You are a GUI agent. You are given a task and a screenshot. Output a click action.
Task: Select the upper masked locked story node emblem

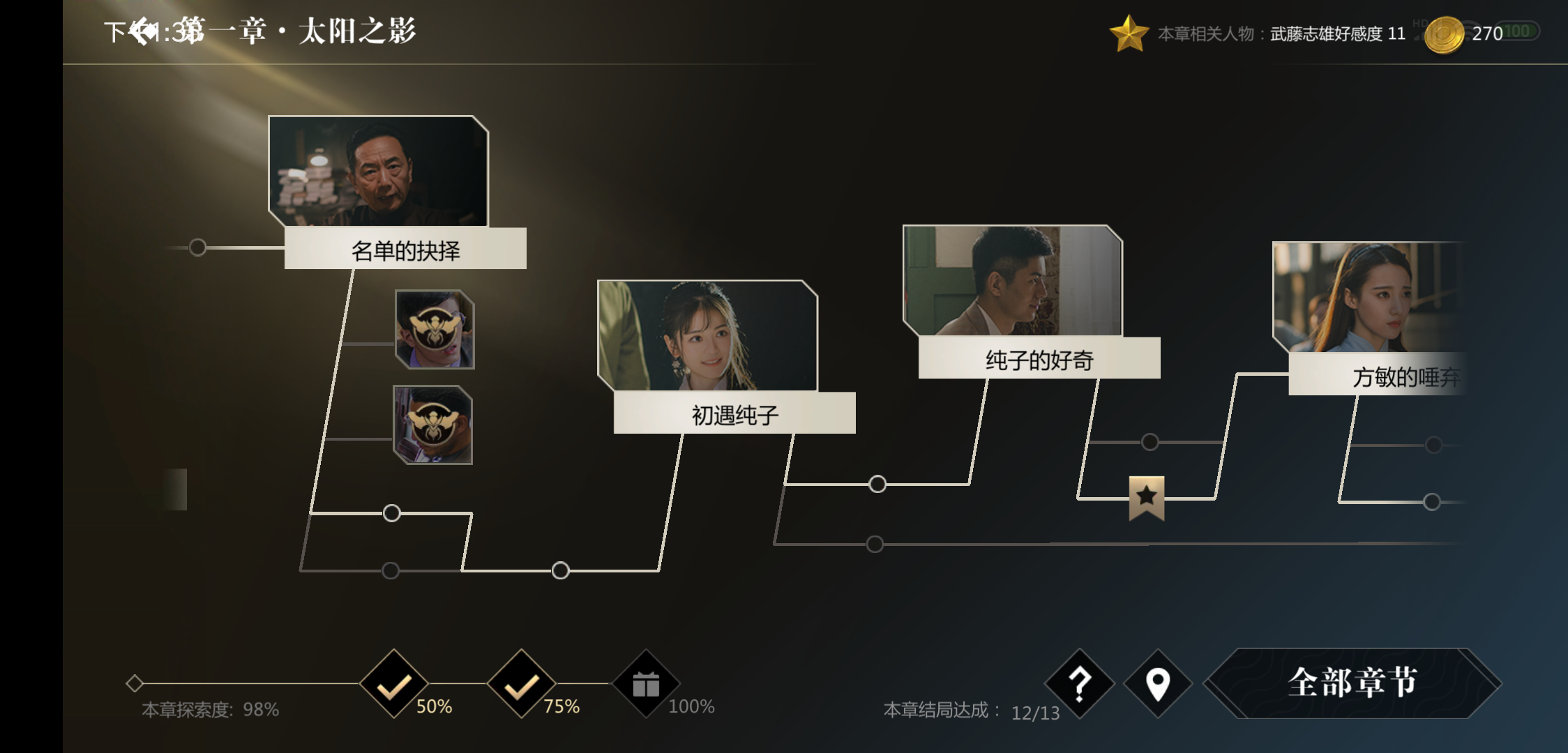click(x=433, y=329)
